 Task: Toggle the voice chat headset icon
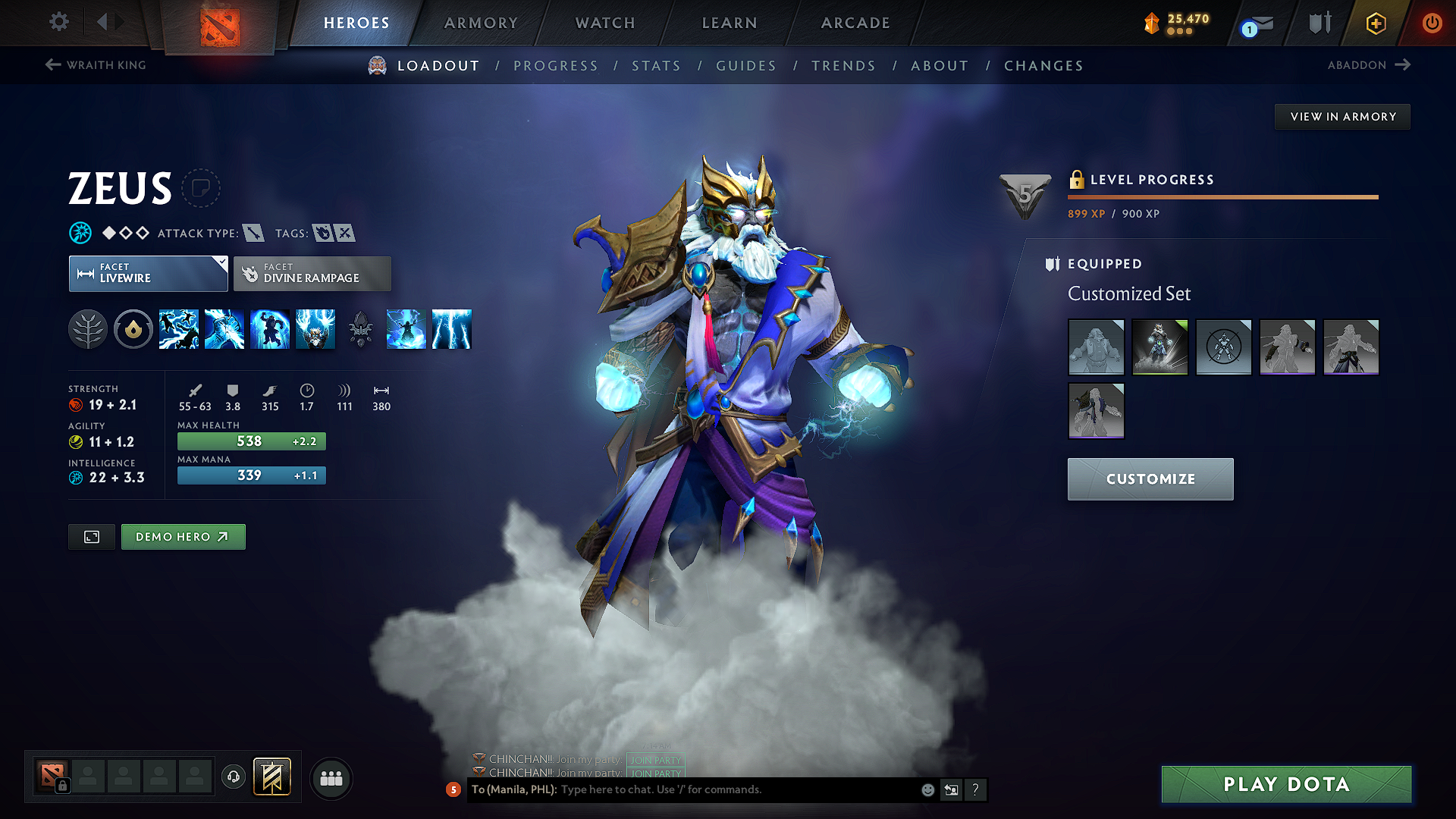tap(234, 778)
